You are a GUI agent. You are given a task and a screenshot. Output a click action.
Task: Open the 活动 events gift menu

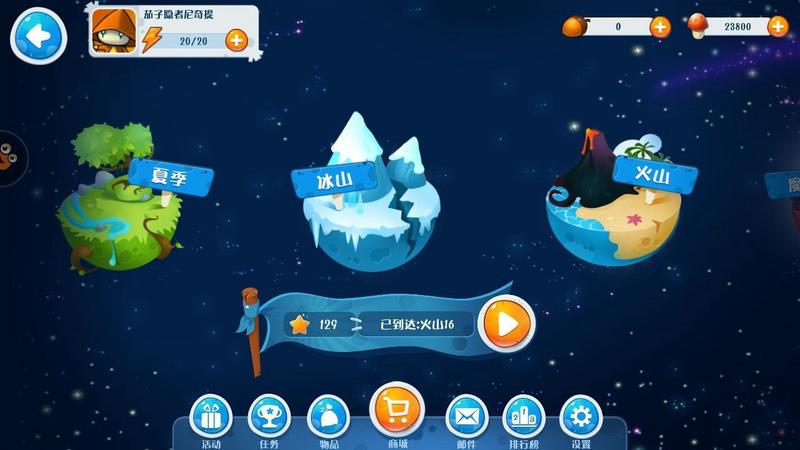point(210,416)
